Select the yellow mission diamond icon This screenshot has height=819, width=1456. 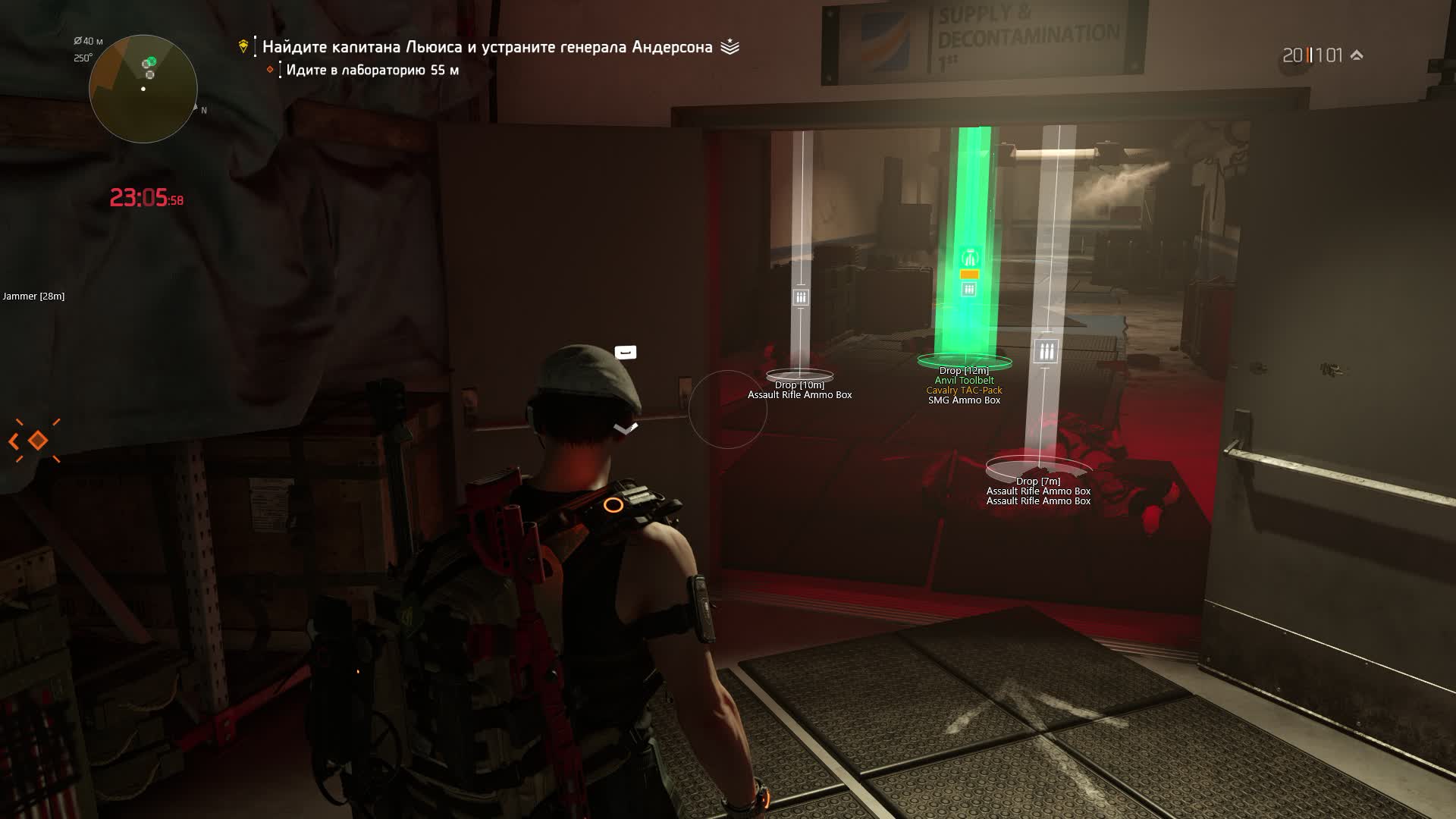(x=243, y=46)
